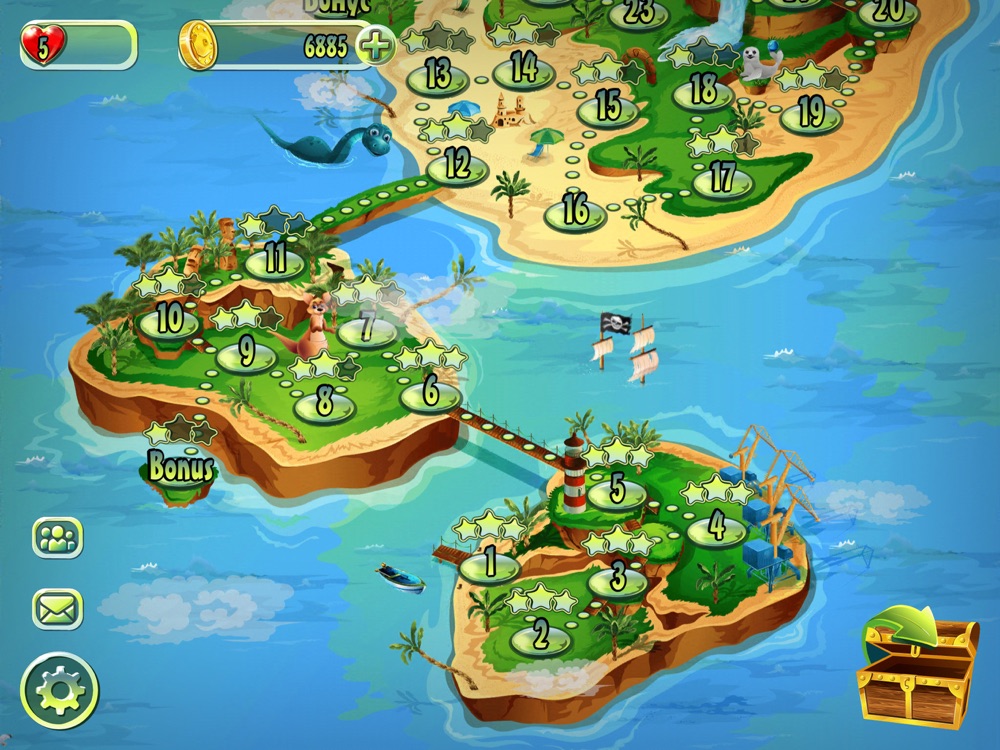The width and height of the screenshot is (1000, 750).
Task: Choose level 2 node
Action: click(541, 636)
